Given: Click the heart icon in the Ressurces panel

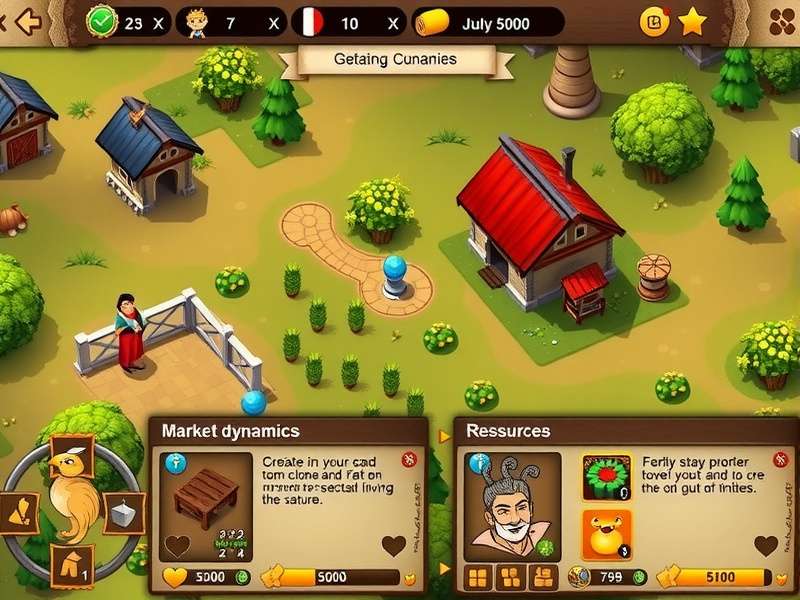Looking at the screenshot, I should (766, 545).
